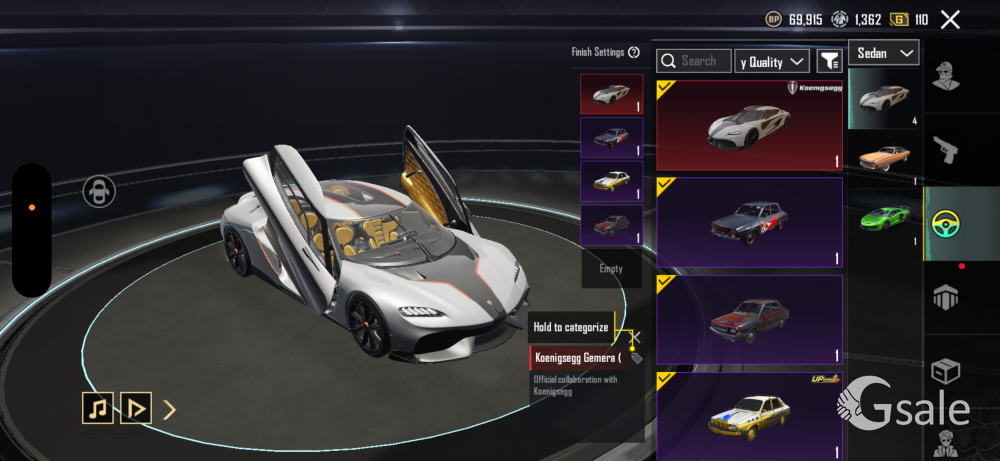This screenshot has width=1000, height=461.
Task: Choose the gold and white sedan finish card
Action: pos(749,415)
